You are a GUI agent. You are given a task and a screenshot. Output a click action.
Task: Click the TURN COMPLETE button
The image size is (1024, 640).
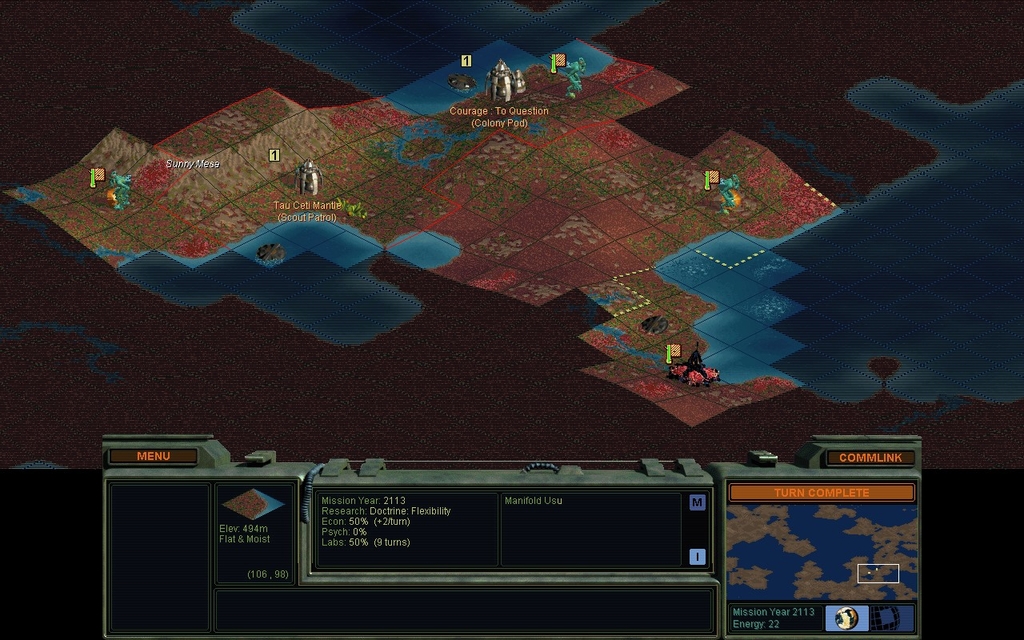(x=821, y=493)
